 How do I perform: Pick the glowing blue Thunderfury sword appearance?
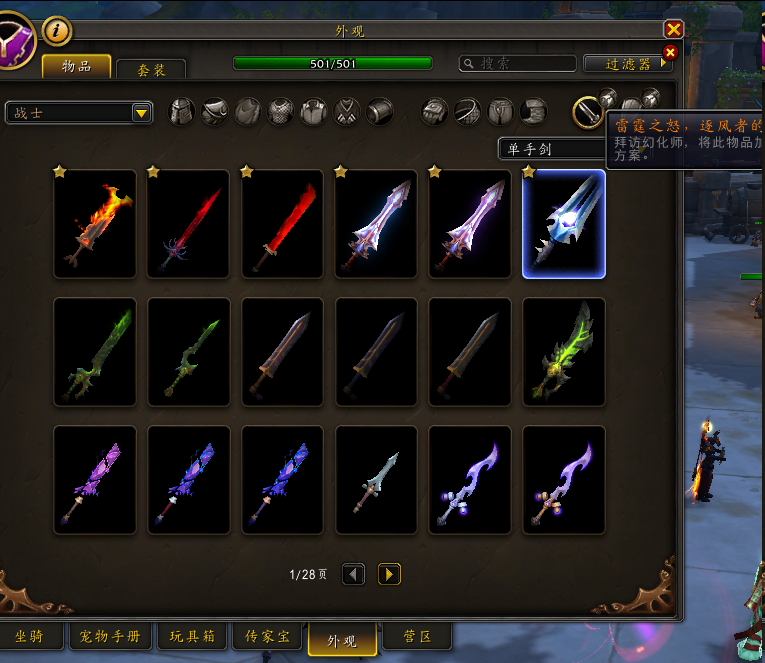(564, 224)
